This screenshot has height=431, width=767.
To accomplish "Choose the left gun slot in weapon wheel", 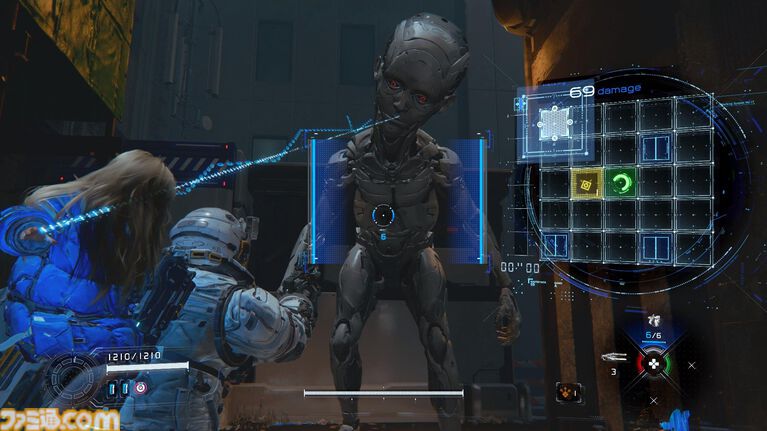I will click(x=612, y=357).
